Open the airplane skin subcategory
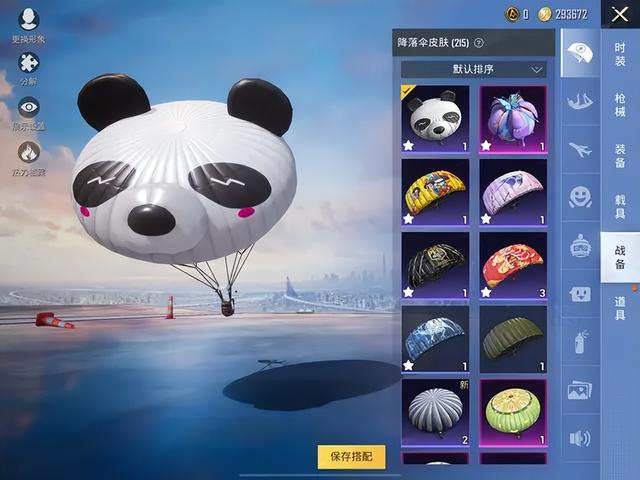 tap(580, 149)
